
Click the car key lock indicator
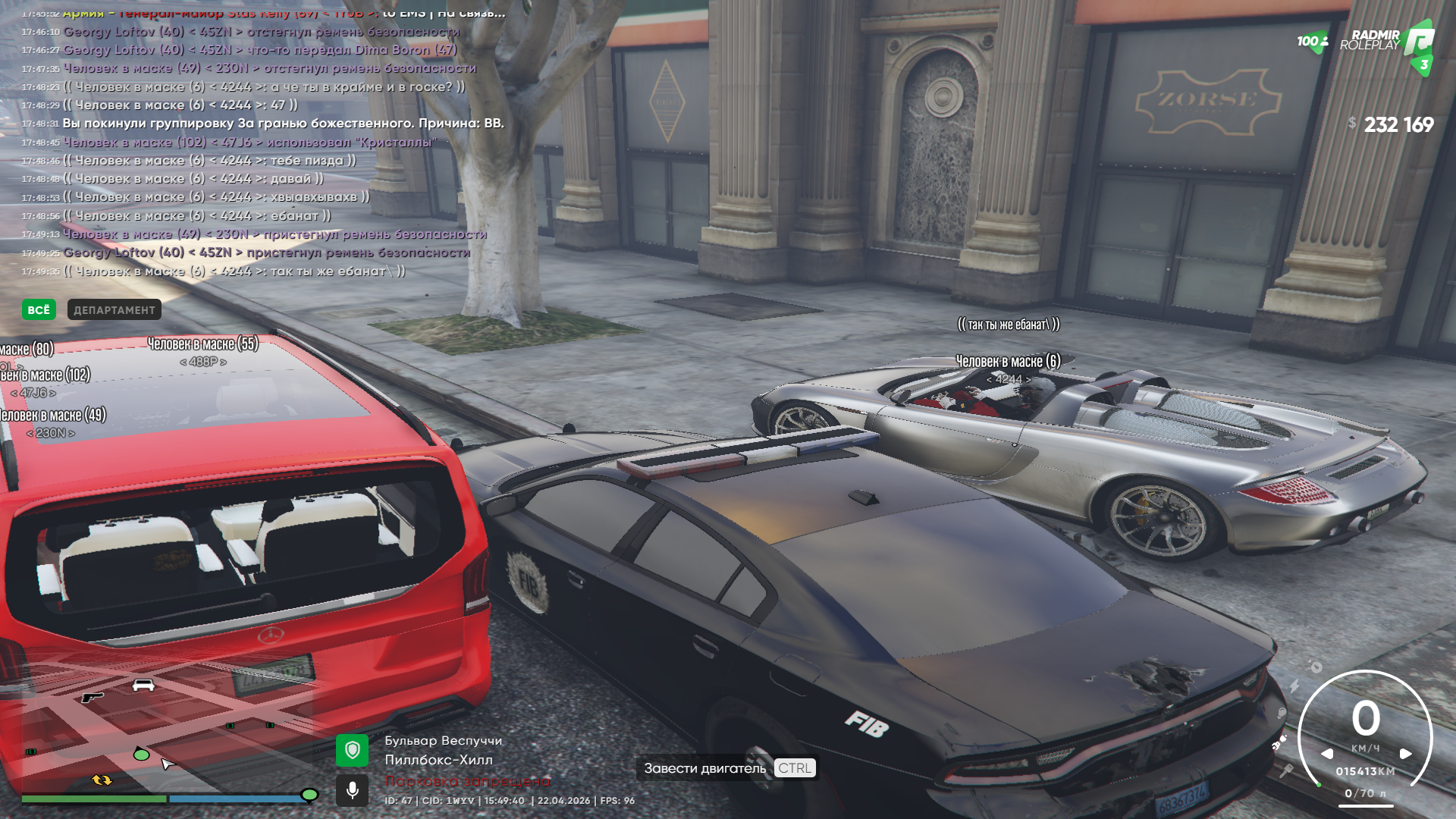[x=1286, y=771]
